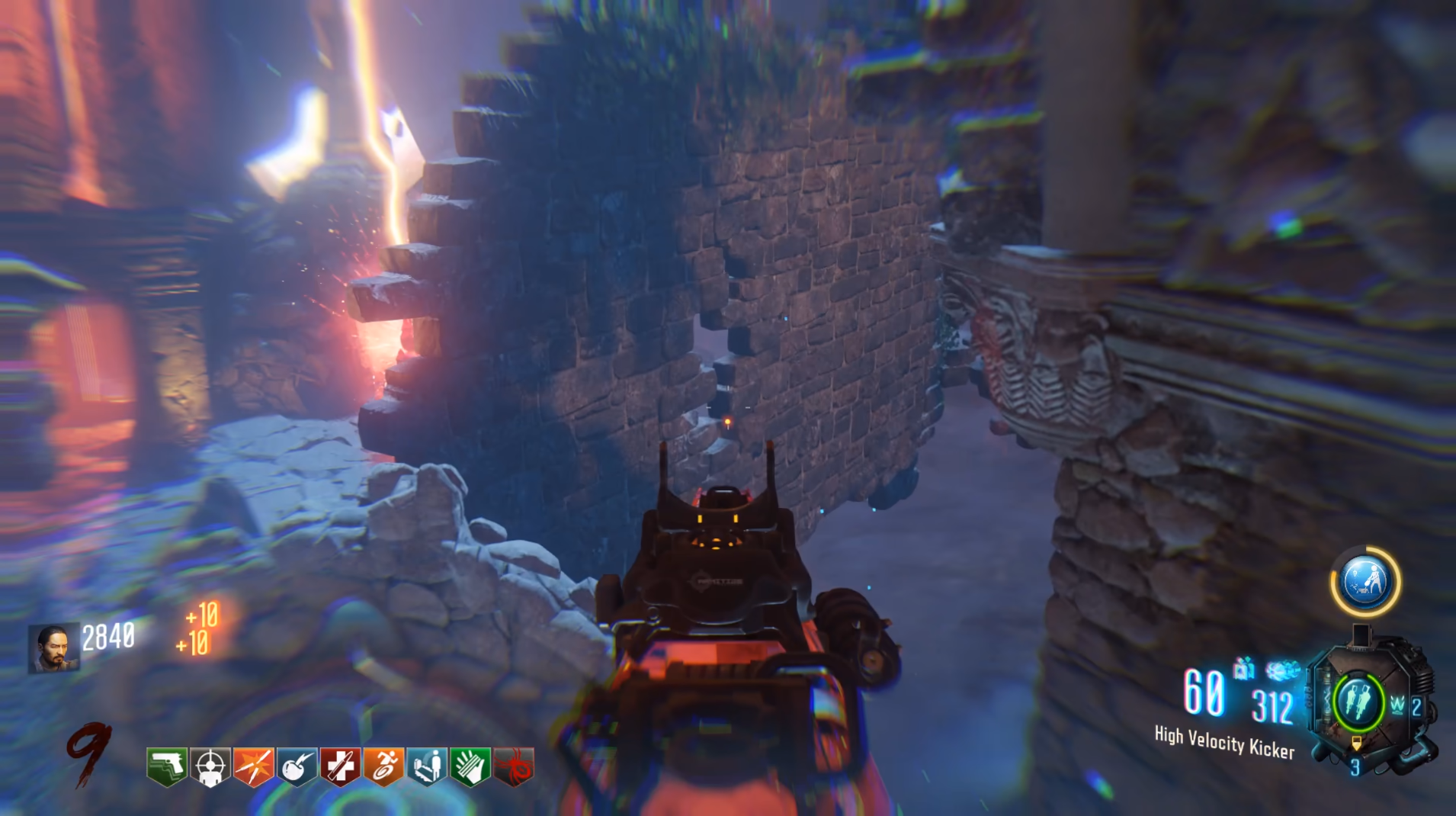Choose the blue cherry perk icon

tap(297, 766)
